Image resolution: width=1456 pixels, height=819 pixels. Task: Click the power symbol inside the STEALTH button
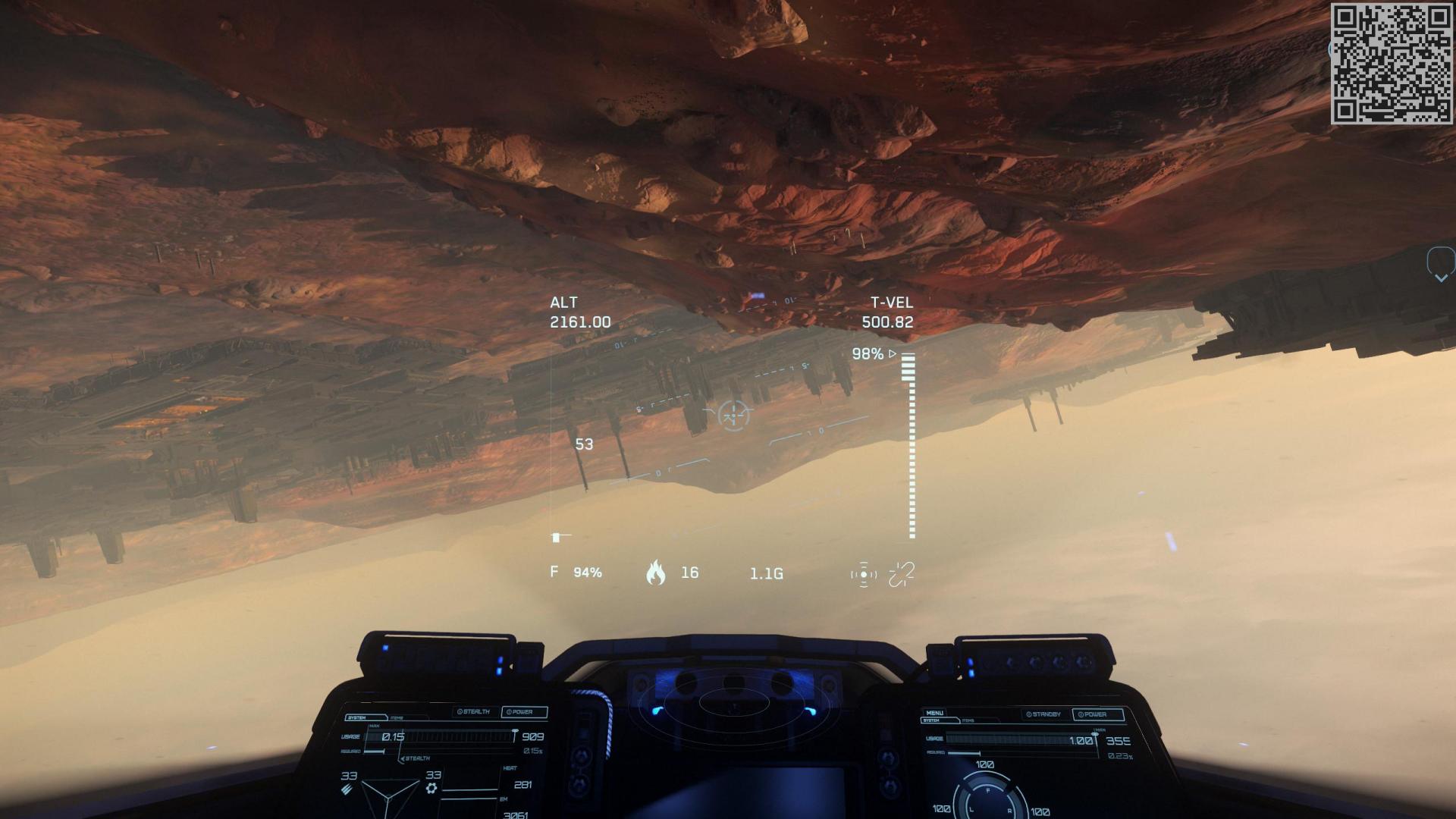(x=460, y=711)
